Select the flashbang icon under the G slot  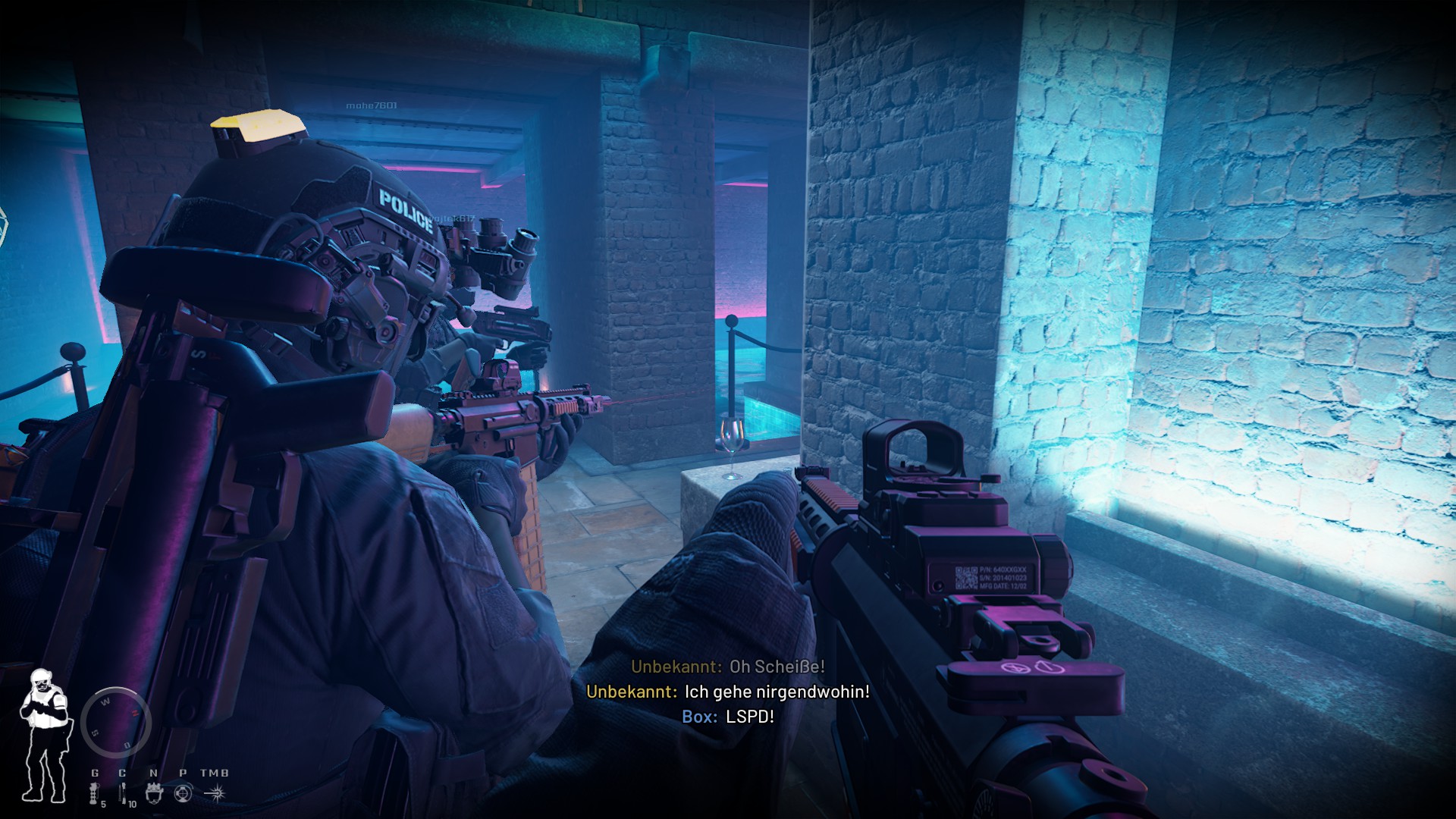point(94,794)
